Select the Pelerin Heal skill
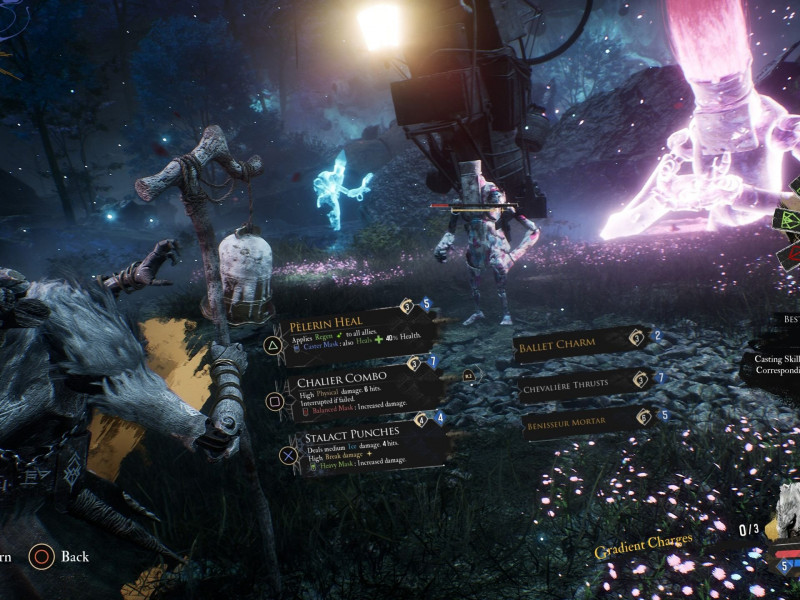 [355, 335]
